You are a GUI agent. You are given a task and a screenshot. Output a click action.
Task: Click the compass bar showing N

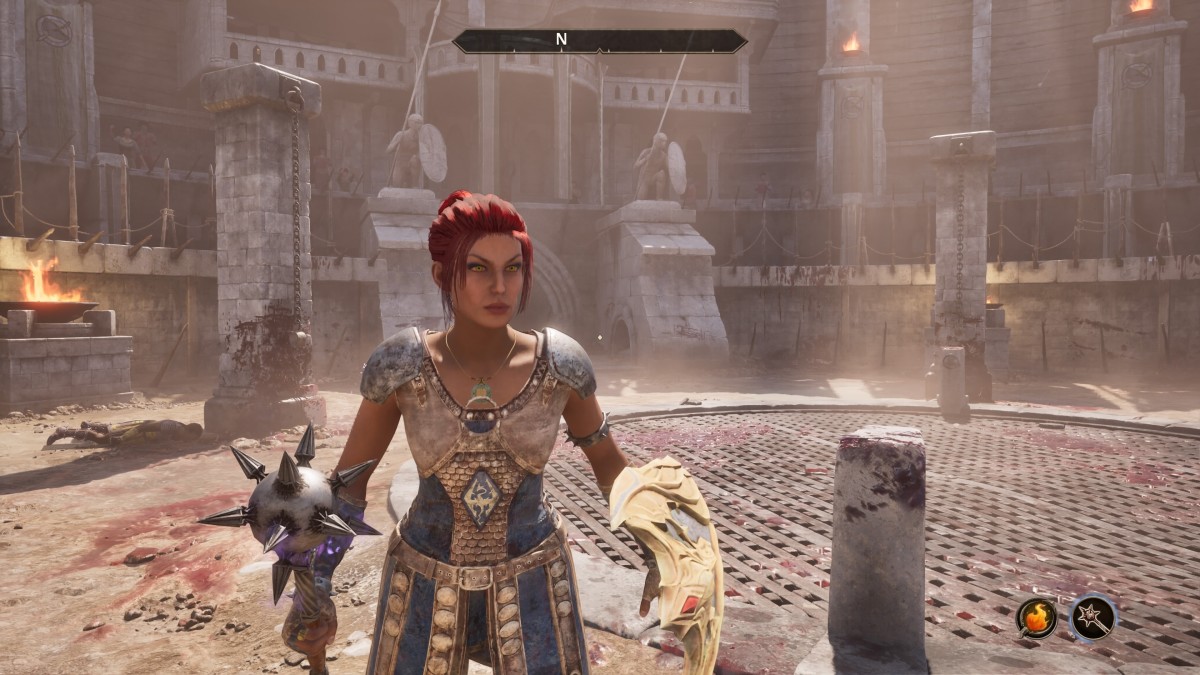pyautogui.click(x=599, y=41)
